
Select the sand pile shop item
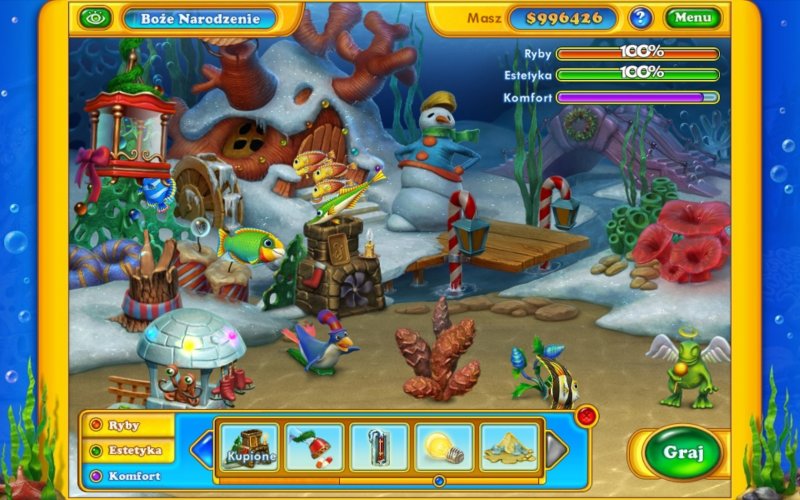click(x=509, y=447)
